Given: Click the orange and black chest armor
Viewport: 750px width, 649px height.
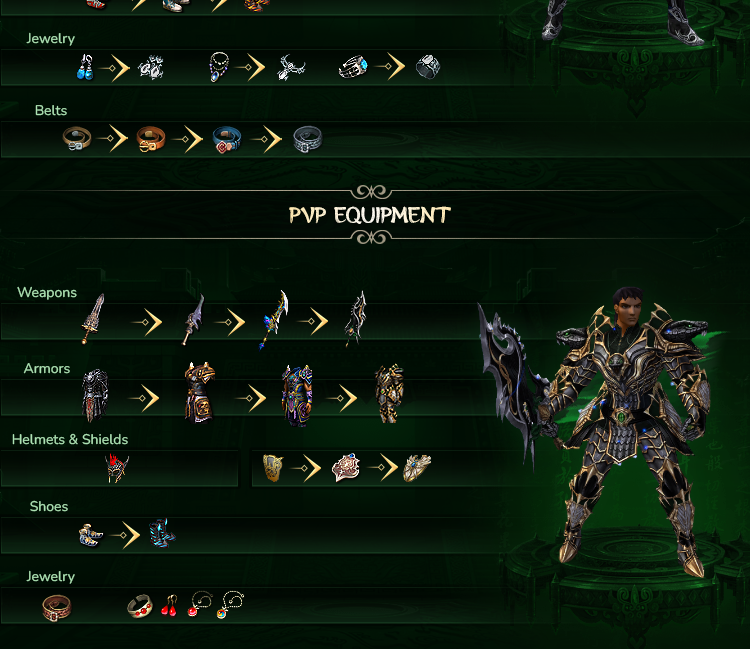Looking at the screenshot, I should (x=199, y=393).
